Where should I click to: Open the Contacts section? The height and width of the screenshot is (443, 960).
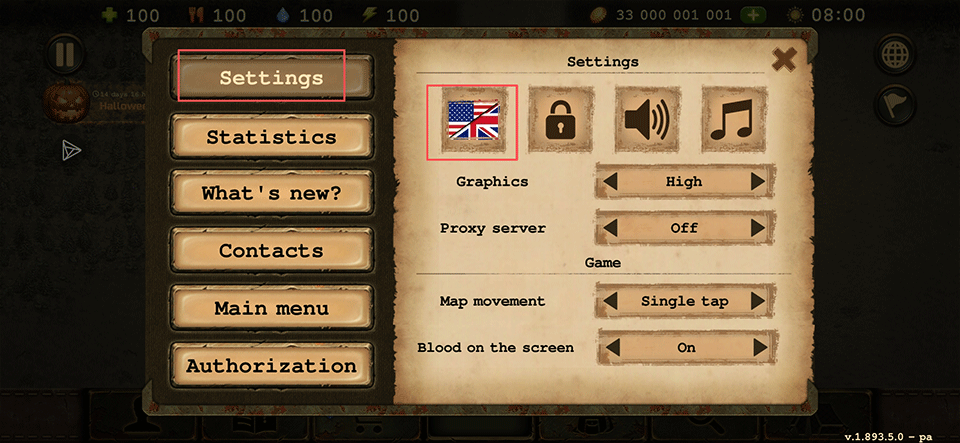click(271, 251)
